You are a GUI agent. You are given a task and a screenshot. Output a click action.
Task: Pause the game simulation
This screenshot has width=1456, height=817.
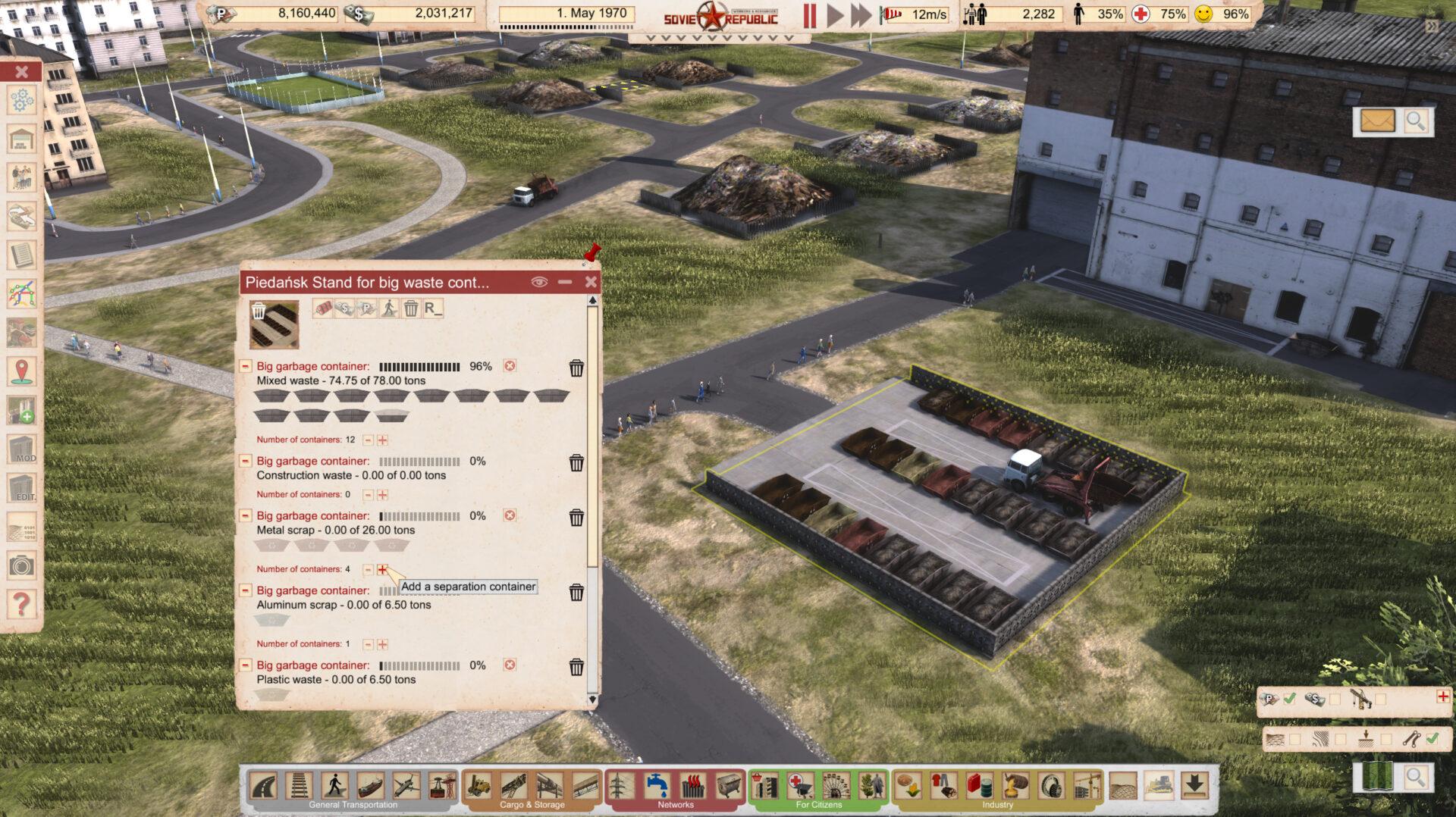coord(810,14)
